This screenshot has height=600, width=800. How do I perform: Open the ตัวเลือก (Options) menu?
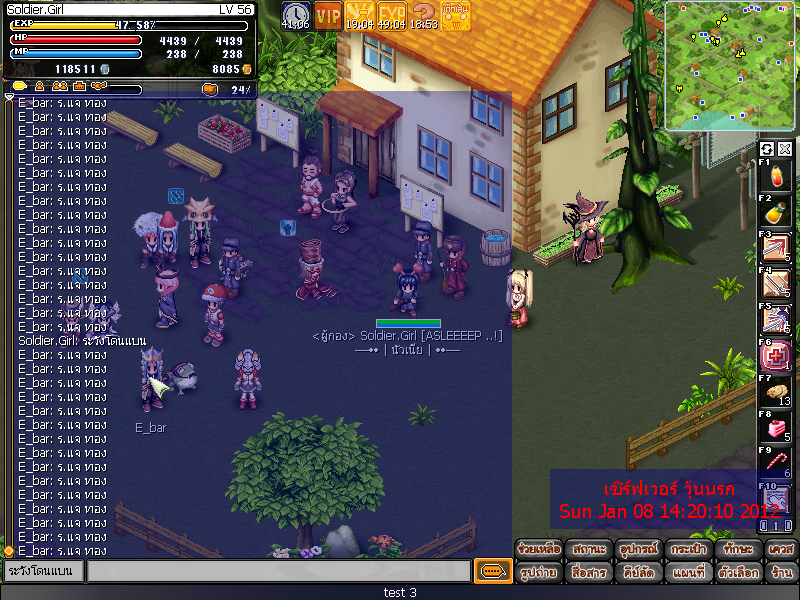click(737, 573)
